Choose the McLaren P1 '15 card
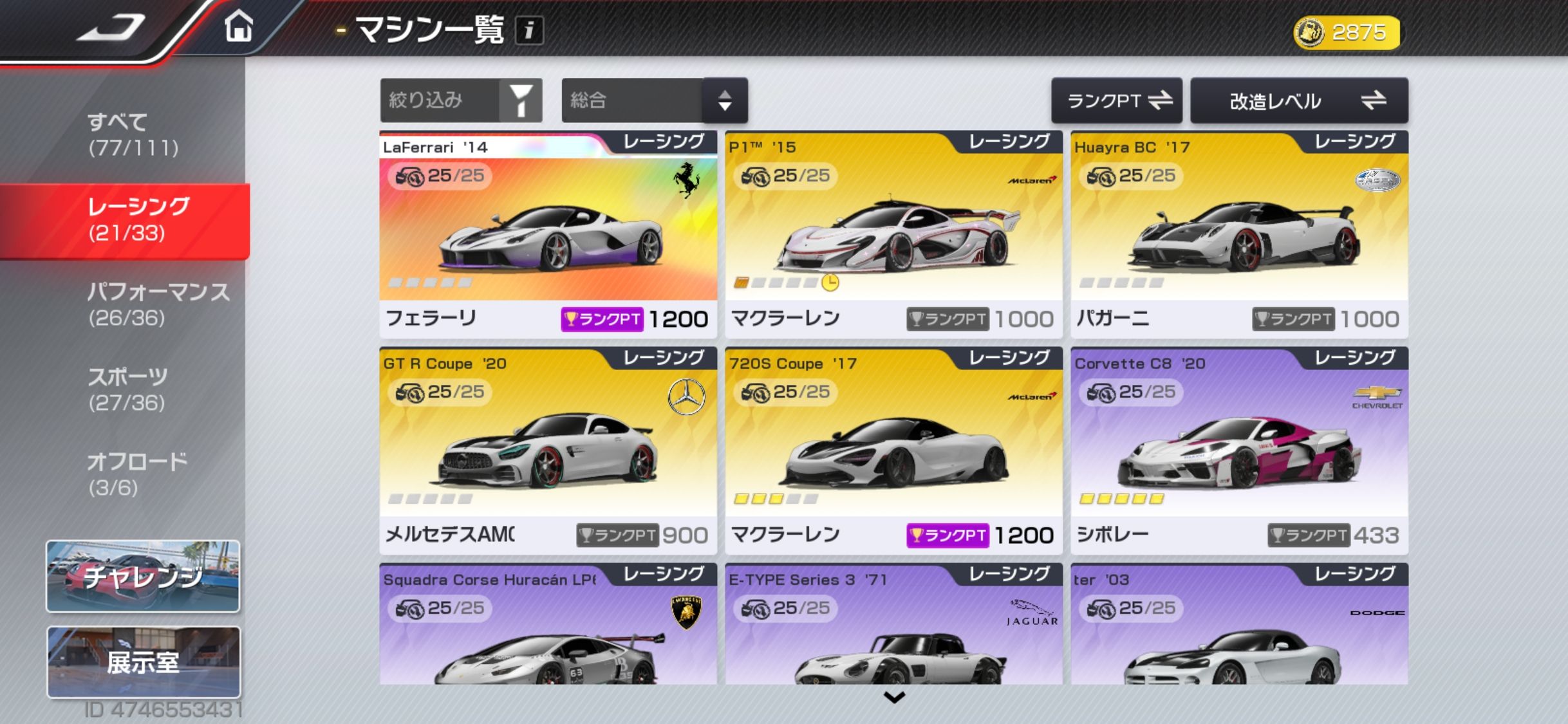The image size is (1568, 724). tap(893, 235)
